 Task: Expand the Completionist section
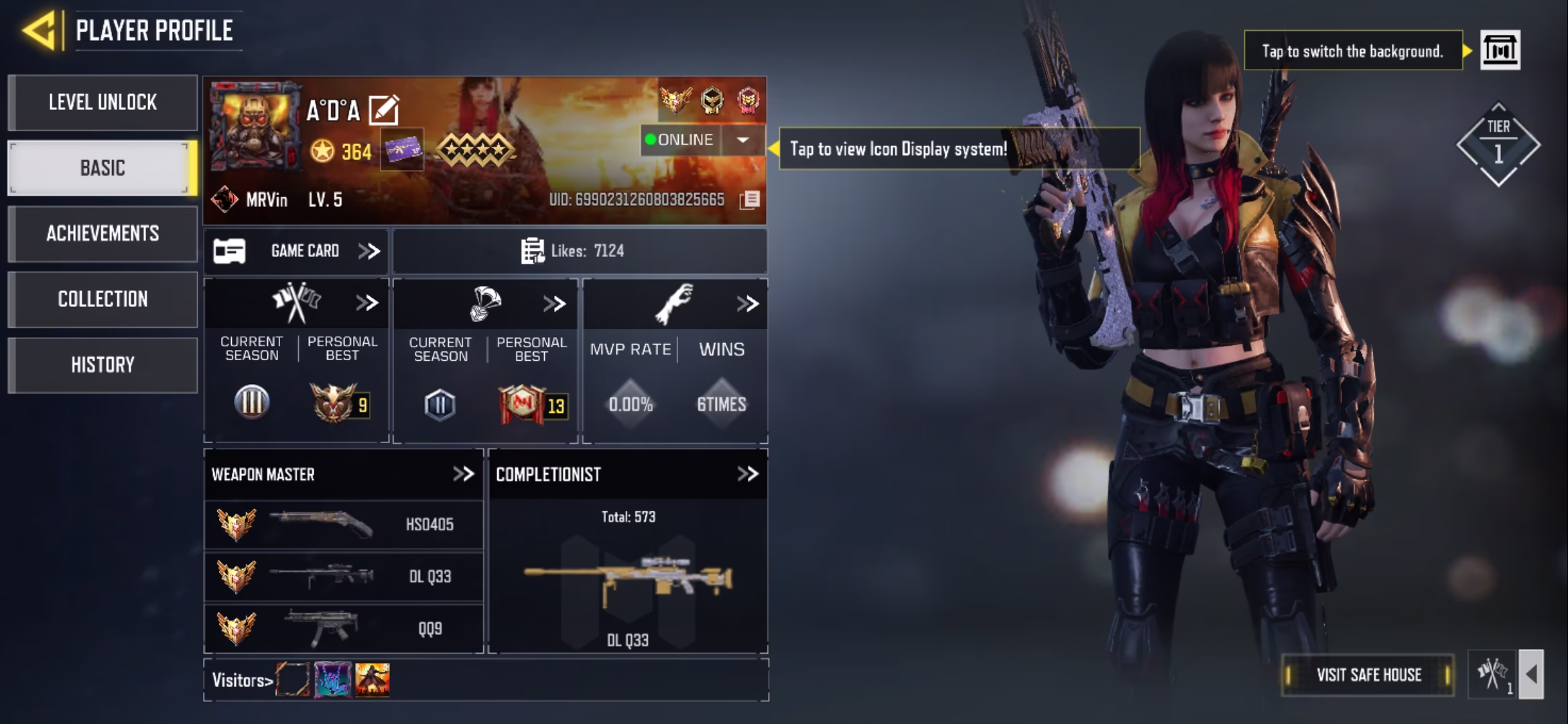(x=747, y=475)
